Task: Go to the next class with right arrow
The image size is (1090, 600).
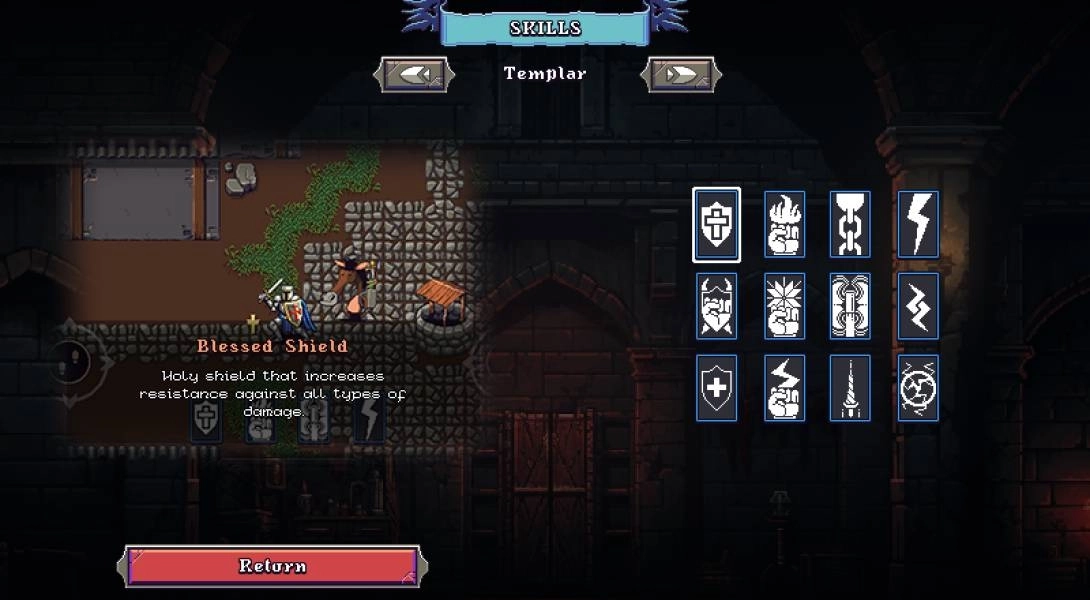Action: pyautogui.click(x=681, y=74)
